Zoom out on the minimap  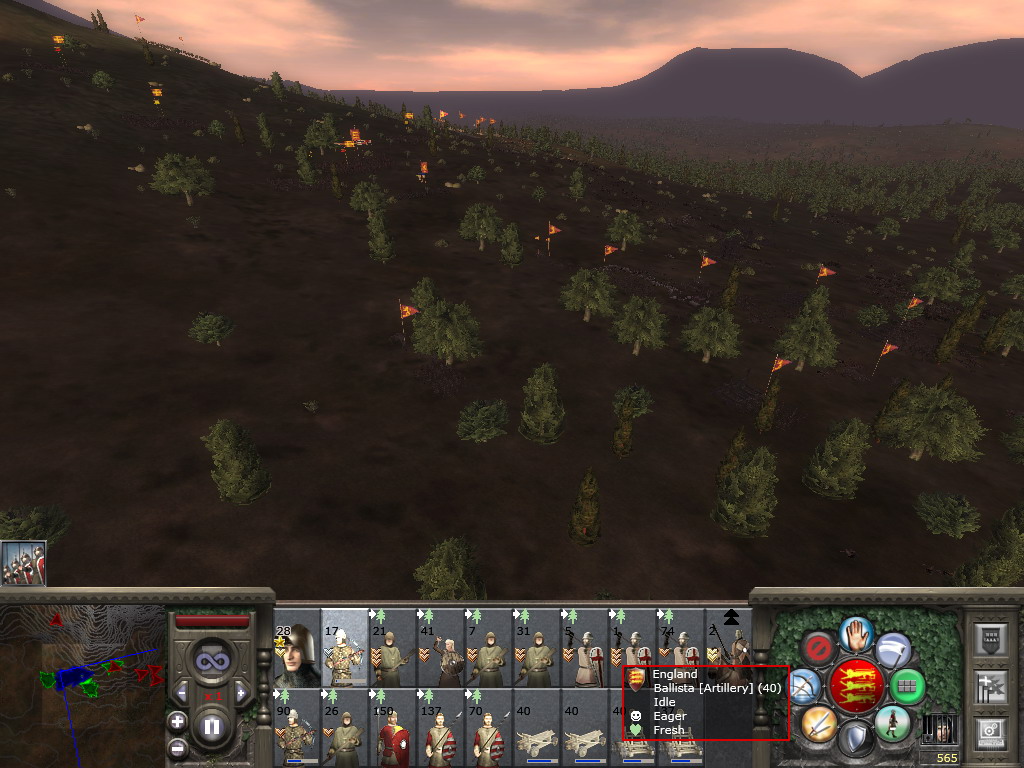(x=177, y=746)
